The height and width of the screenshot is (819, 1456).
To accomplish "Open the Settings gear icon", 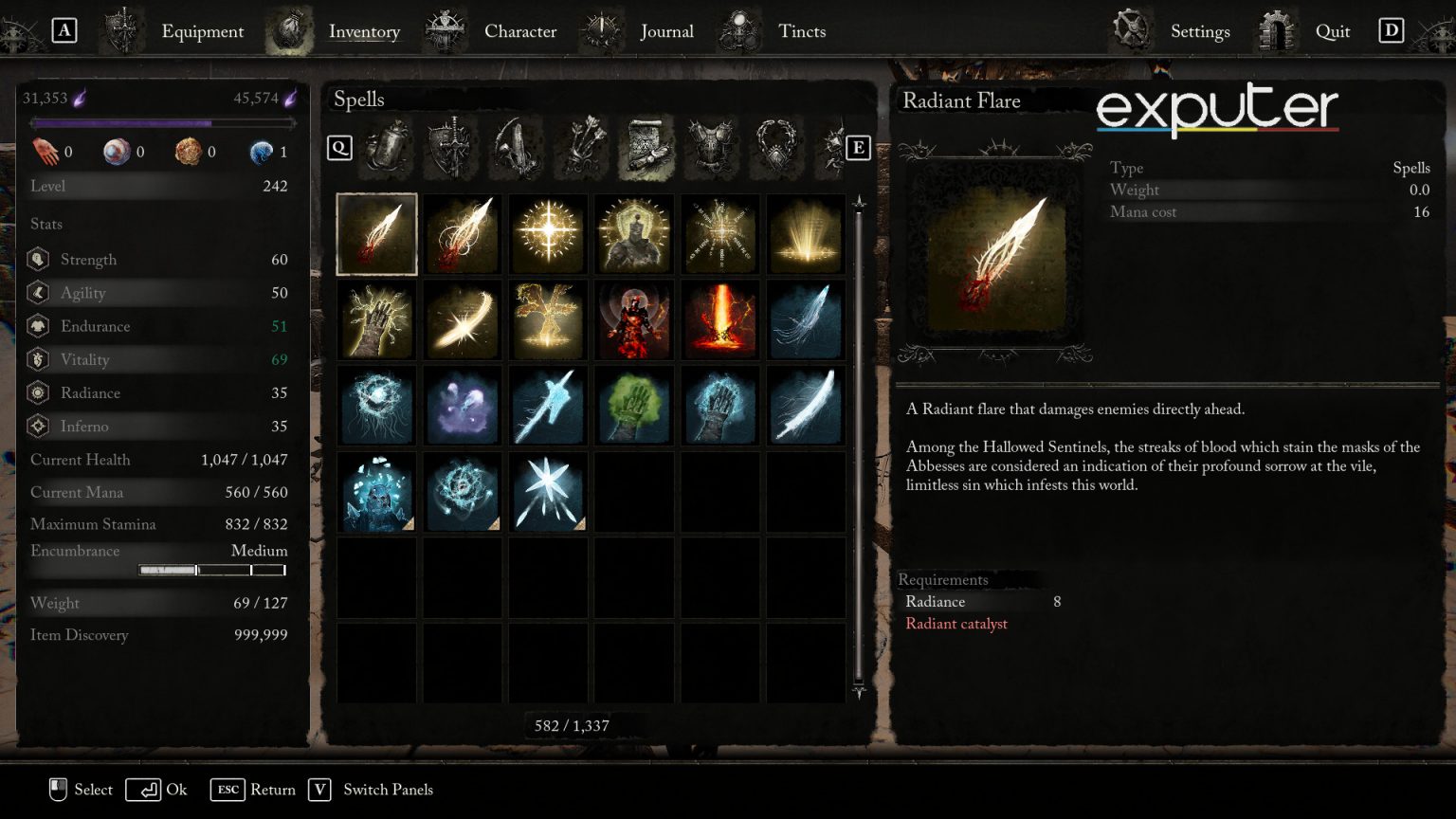I will 1131,29.
